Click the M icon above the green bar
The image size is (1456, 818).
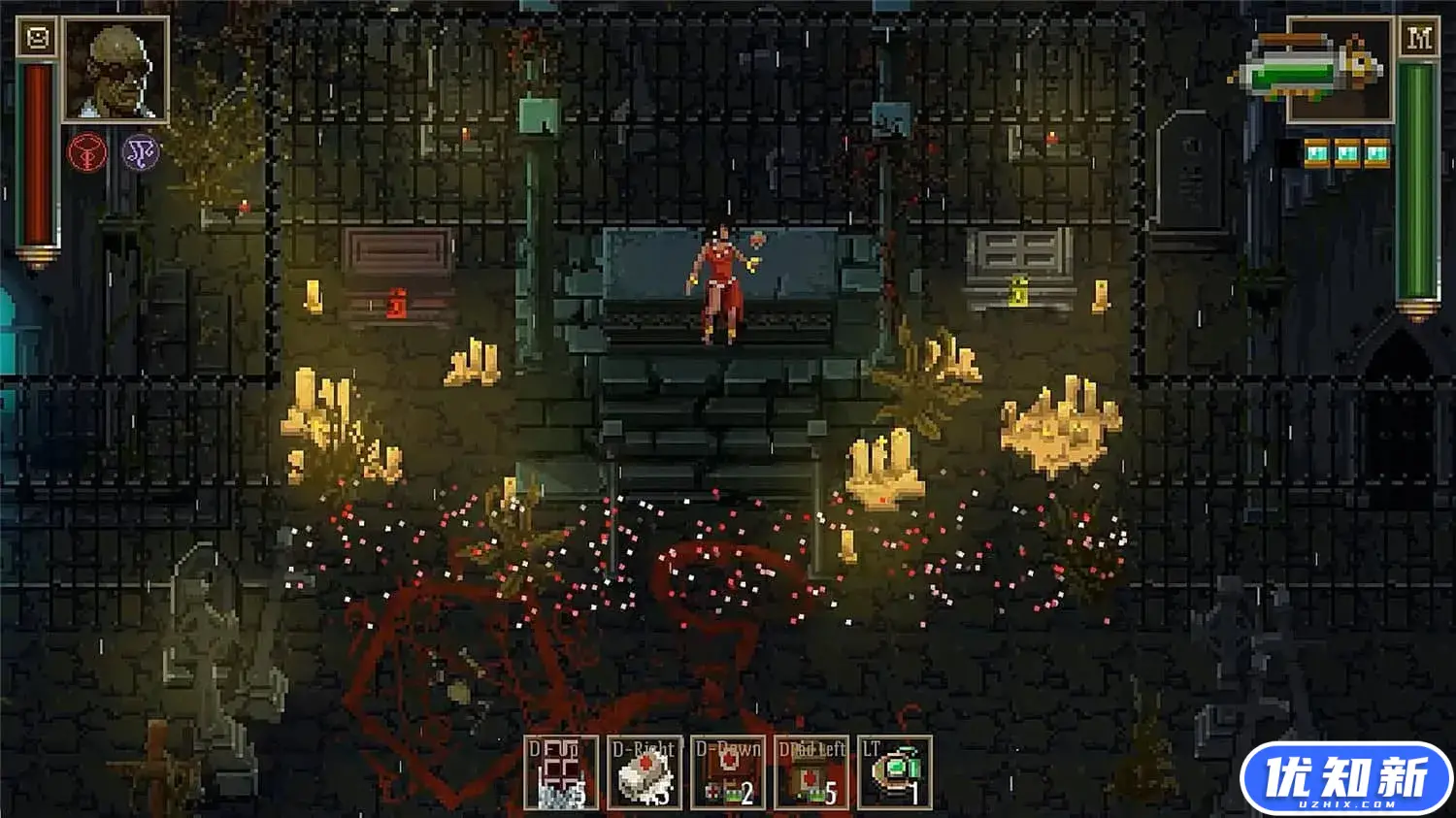(1418, 39)
